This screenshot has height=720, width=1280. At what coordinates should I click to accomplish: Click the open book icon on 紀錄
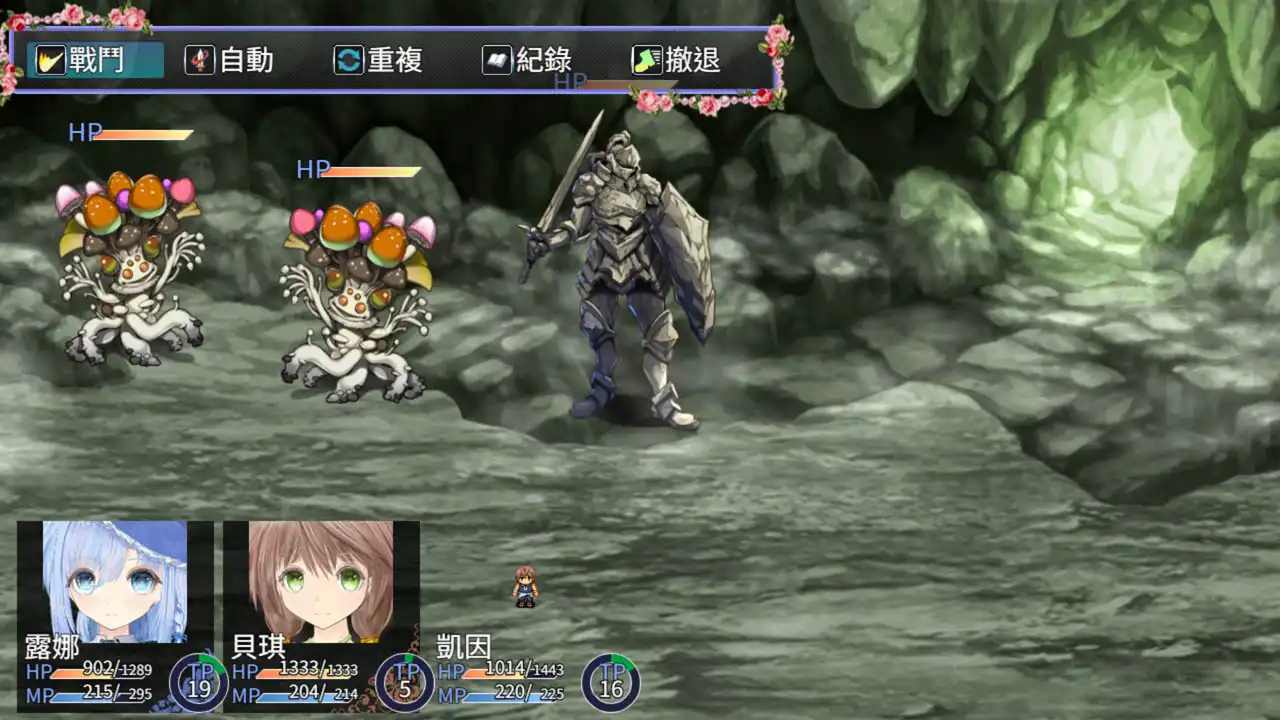498,60
